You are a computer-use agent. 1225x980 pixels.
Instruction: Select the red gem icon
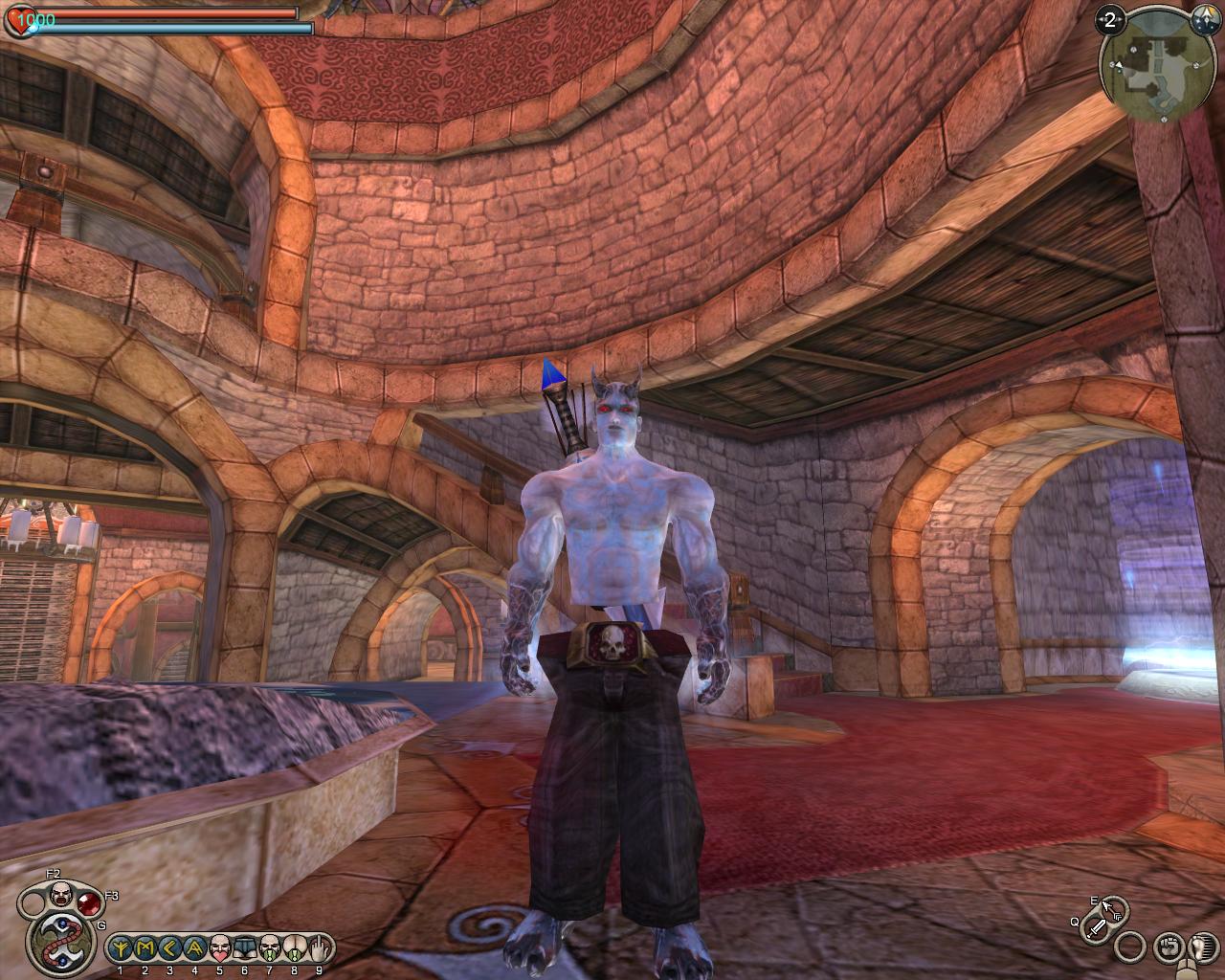coord(90,903)
